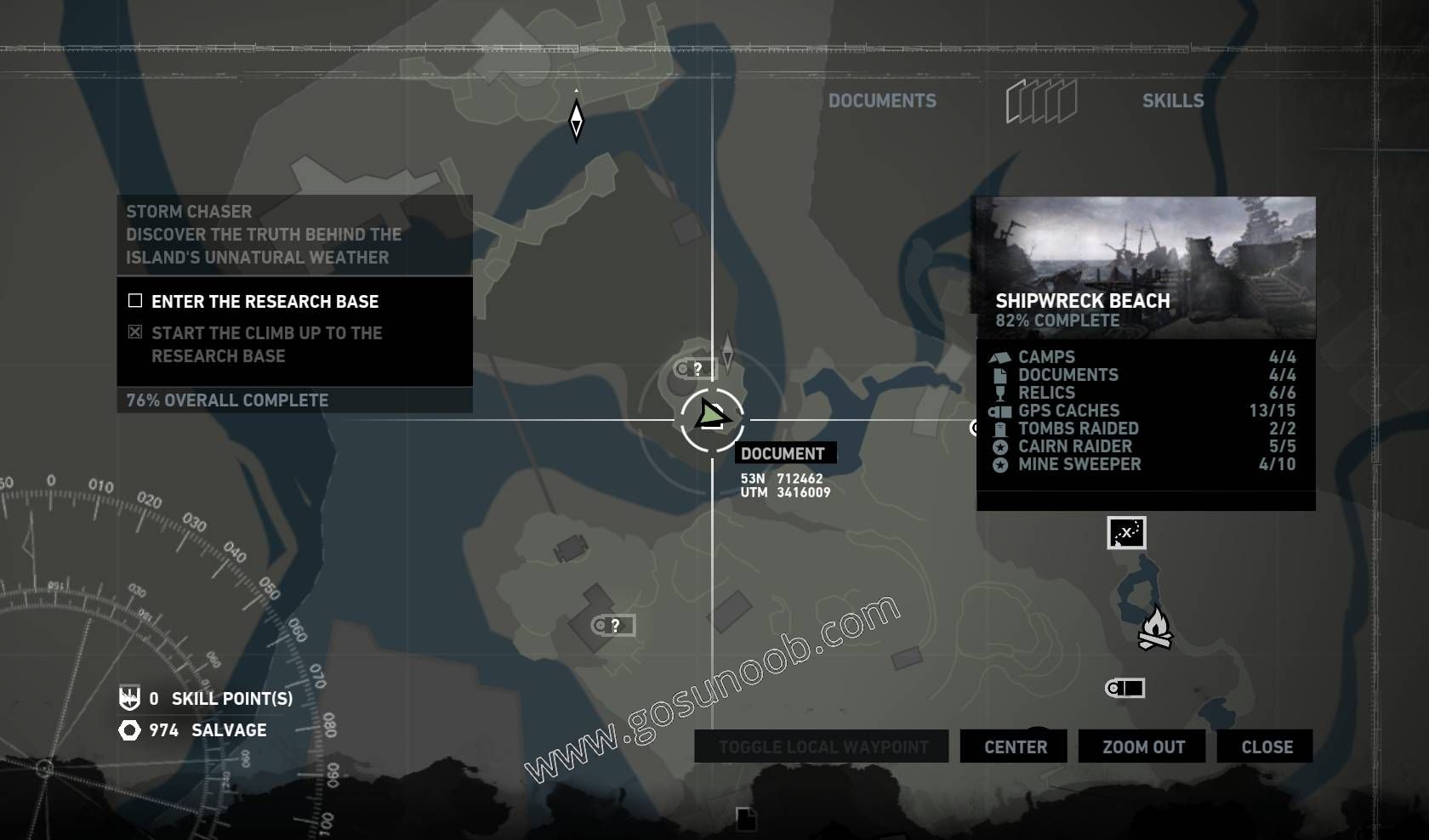
Task: Select the treasure map marker on the map
Action: pyautogui.click(x=1126, y=534)
